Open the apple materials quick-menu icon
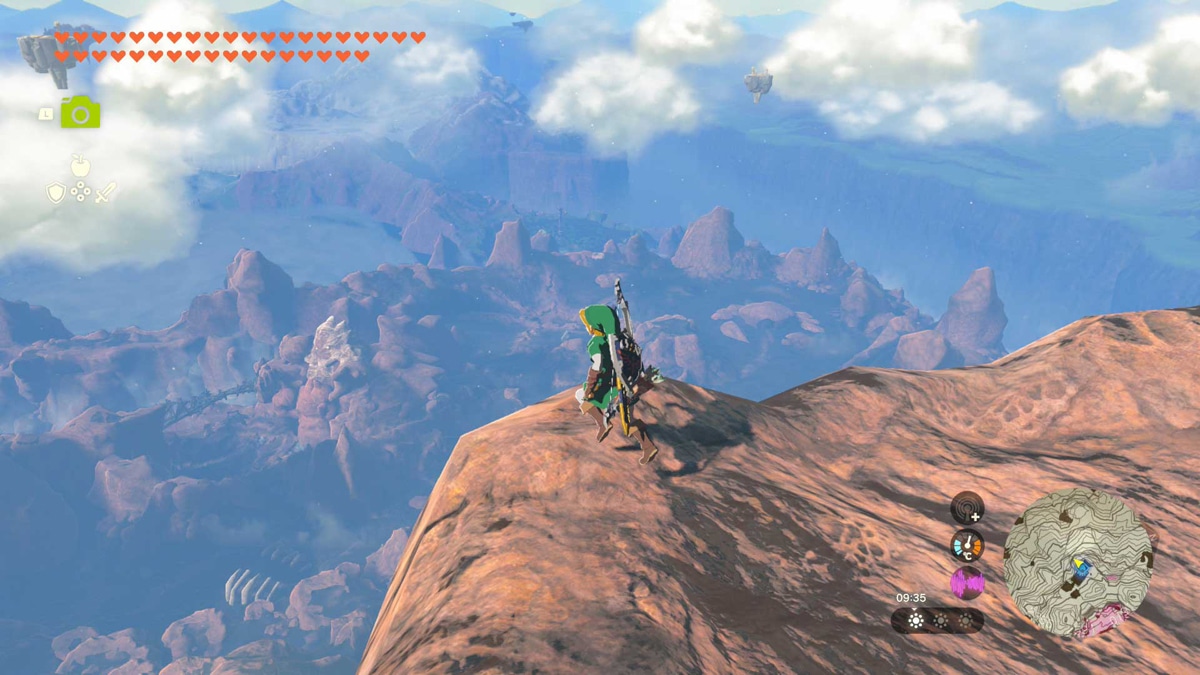Viewport: 1200px width, 675px height. [x=80, y=165]
